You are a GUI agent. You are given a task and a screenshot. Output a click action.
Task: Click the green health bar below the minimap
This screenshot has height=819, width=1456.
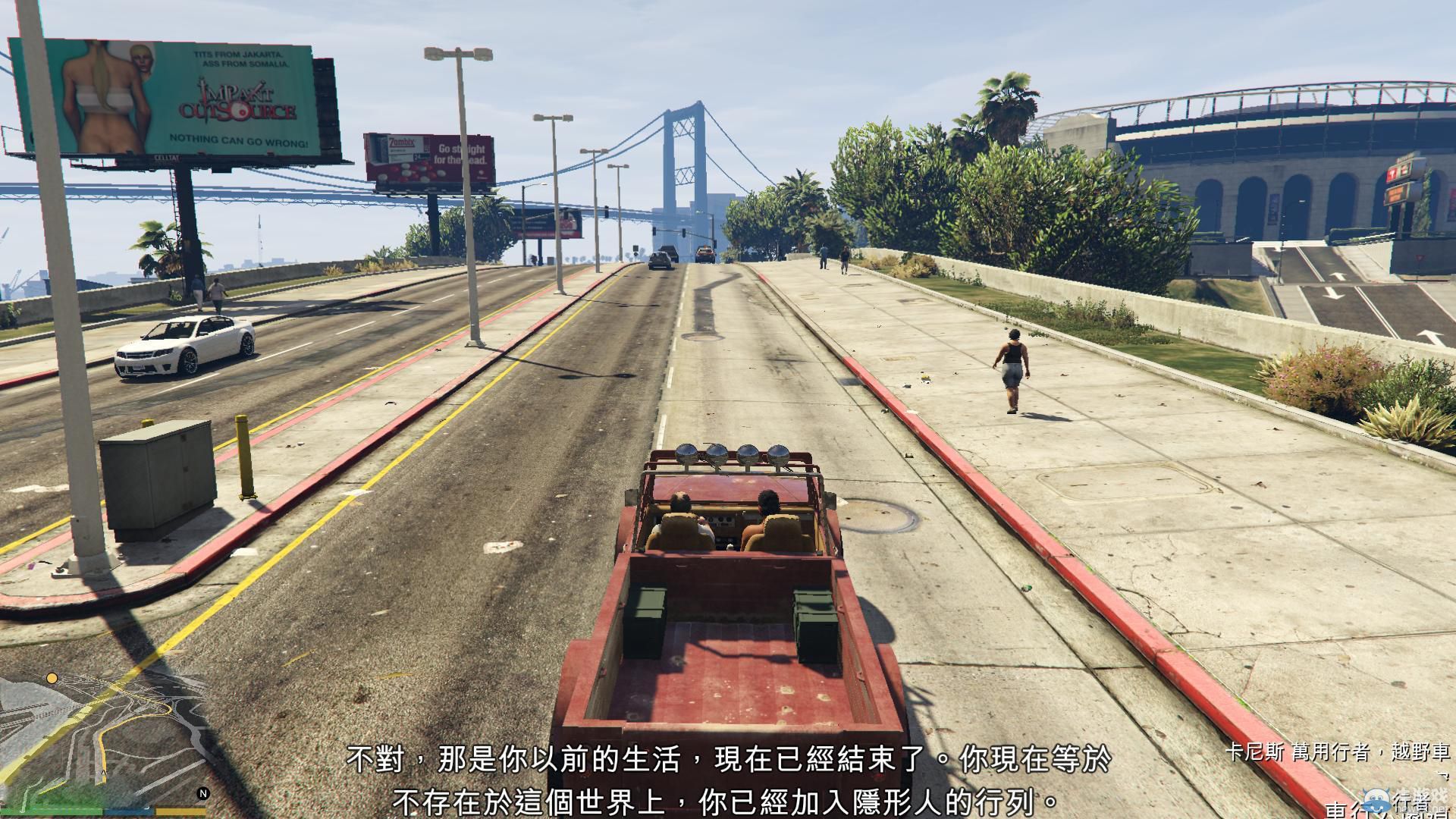coord(52,813)
